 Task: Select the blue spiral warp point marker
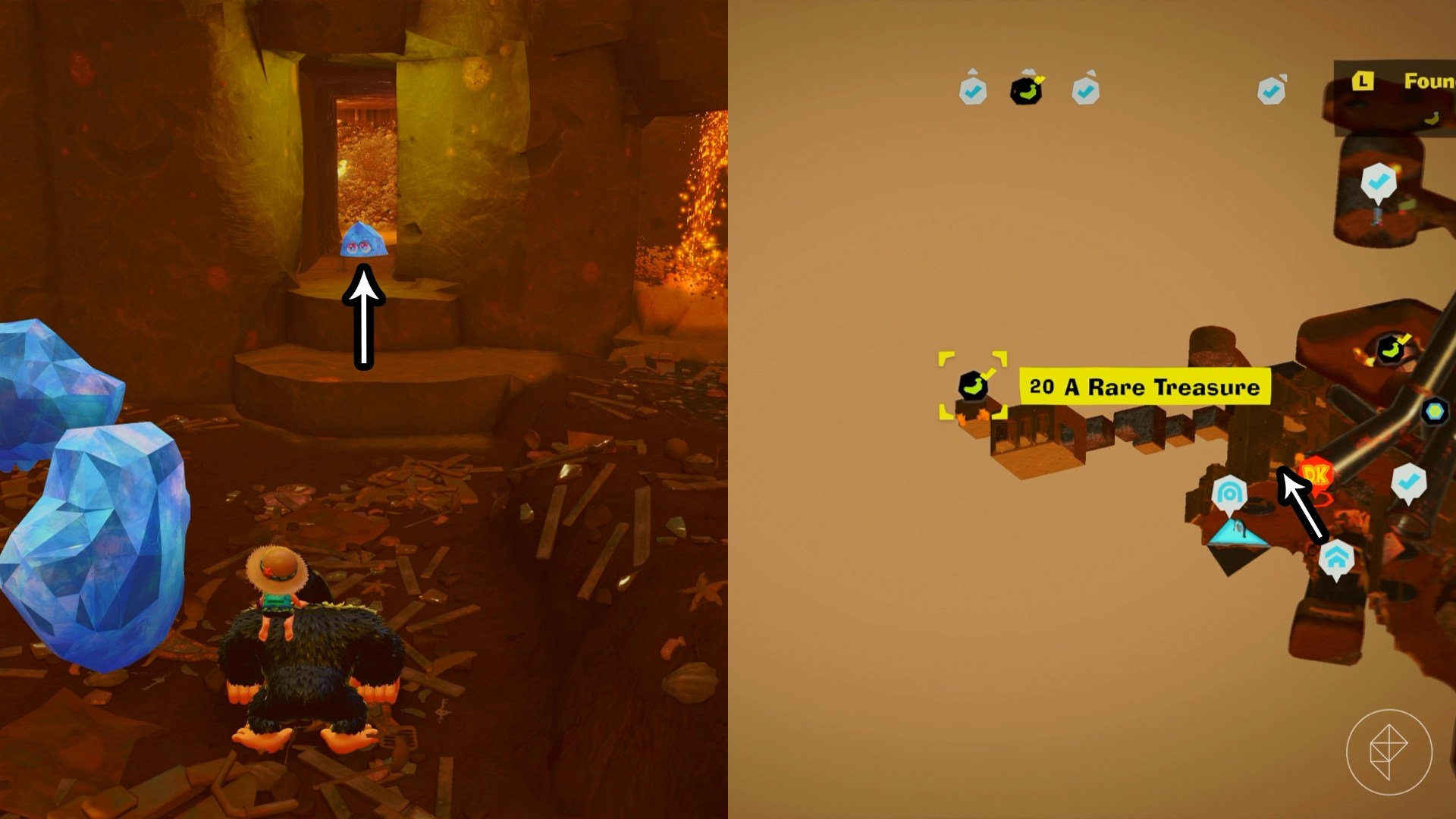point(1229,494)
